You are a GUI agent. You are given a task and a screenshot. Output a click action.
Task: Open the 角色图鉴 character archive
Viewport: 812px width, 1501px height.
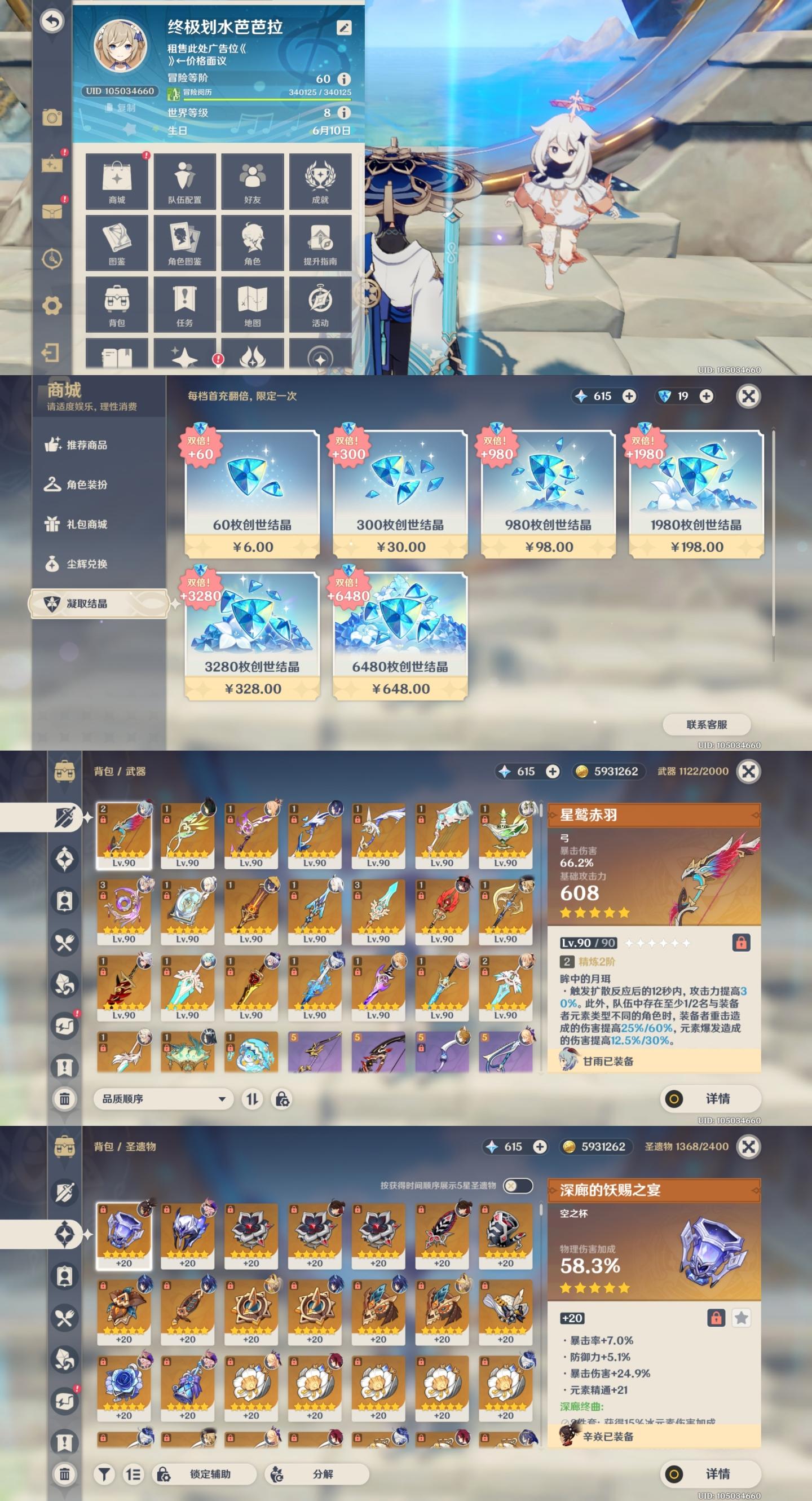184,243
